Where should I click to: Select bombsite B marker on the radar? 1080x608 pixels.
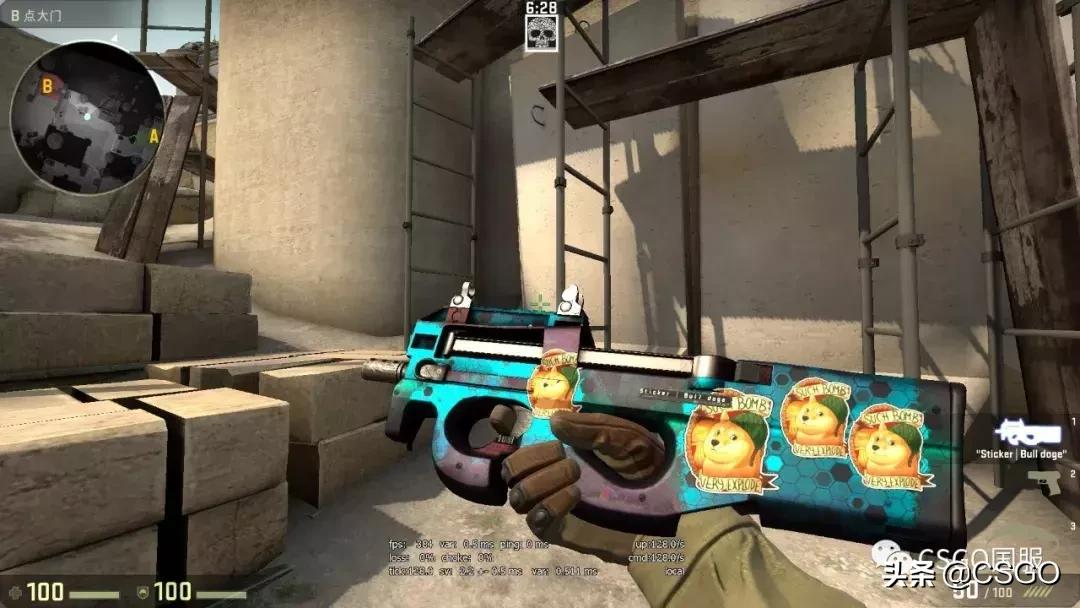coord(47,87)
